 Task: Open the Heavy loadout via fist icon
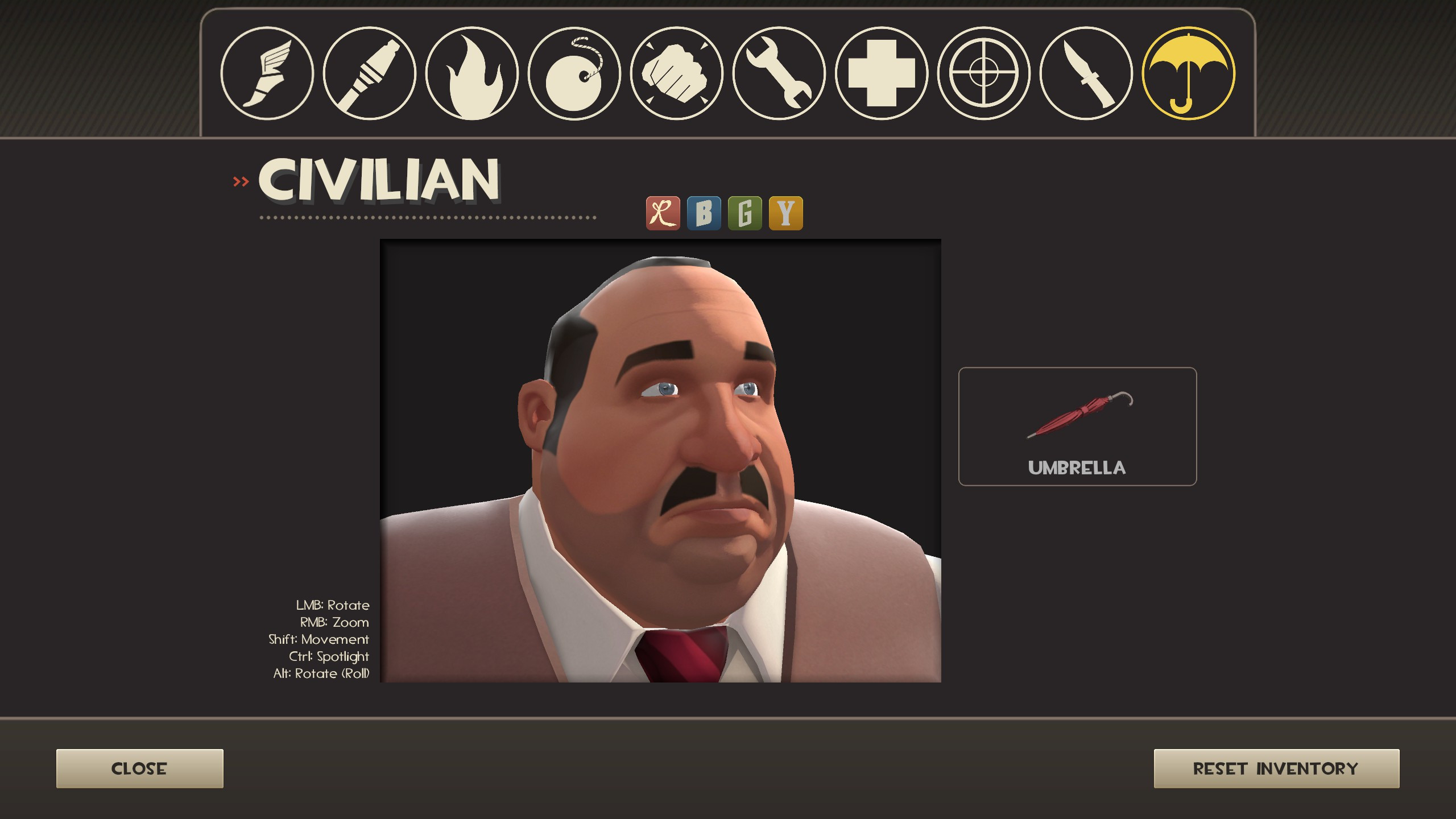(677, 74)
